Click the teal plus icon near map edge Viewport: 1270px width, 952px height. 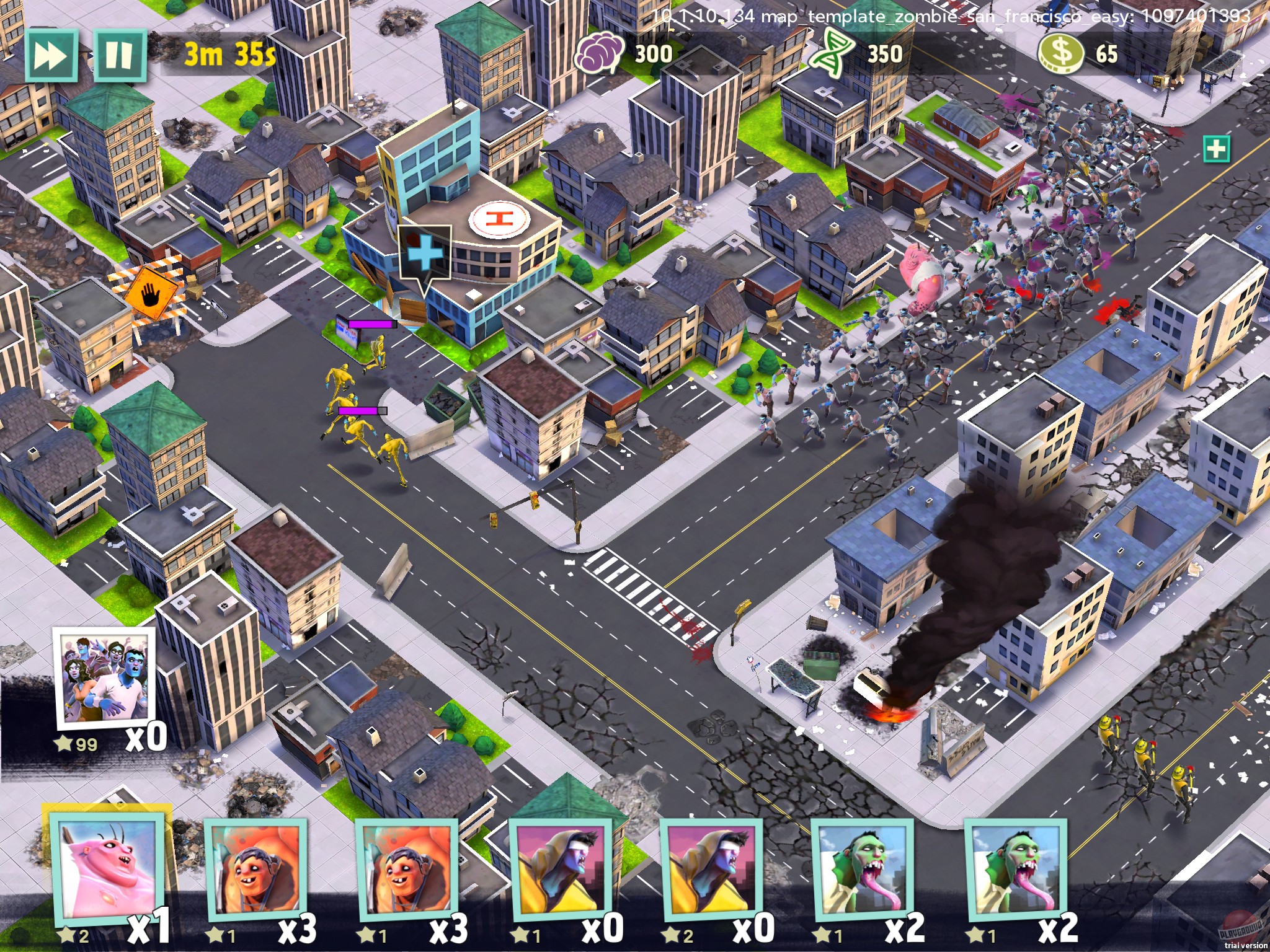(1217, 149)
